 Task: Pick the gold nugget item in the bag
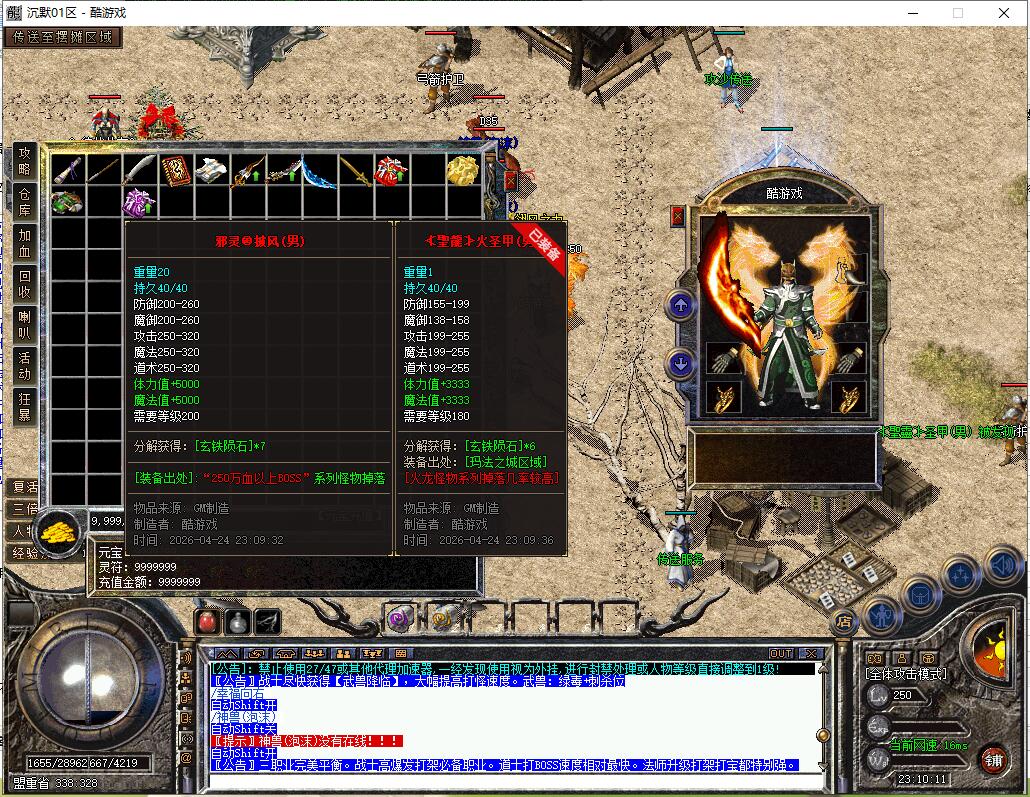[461, 171]
